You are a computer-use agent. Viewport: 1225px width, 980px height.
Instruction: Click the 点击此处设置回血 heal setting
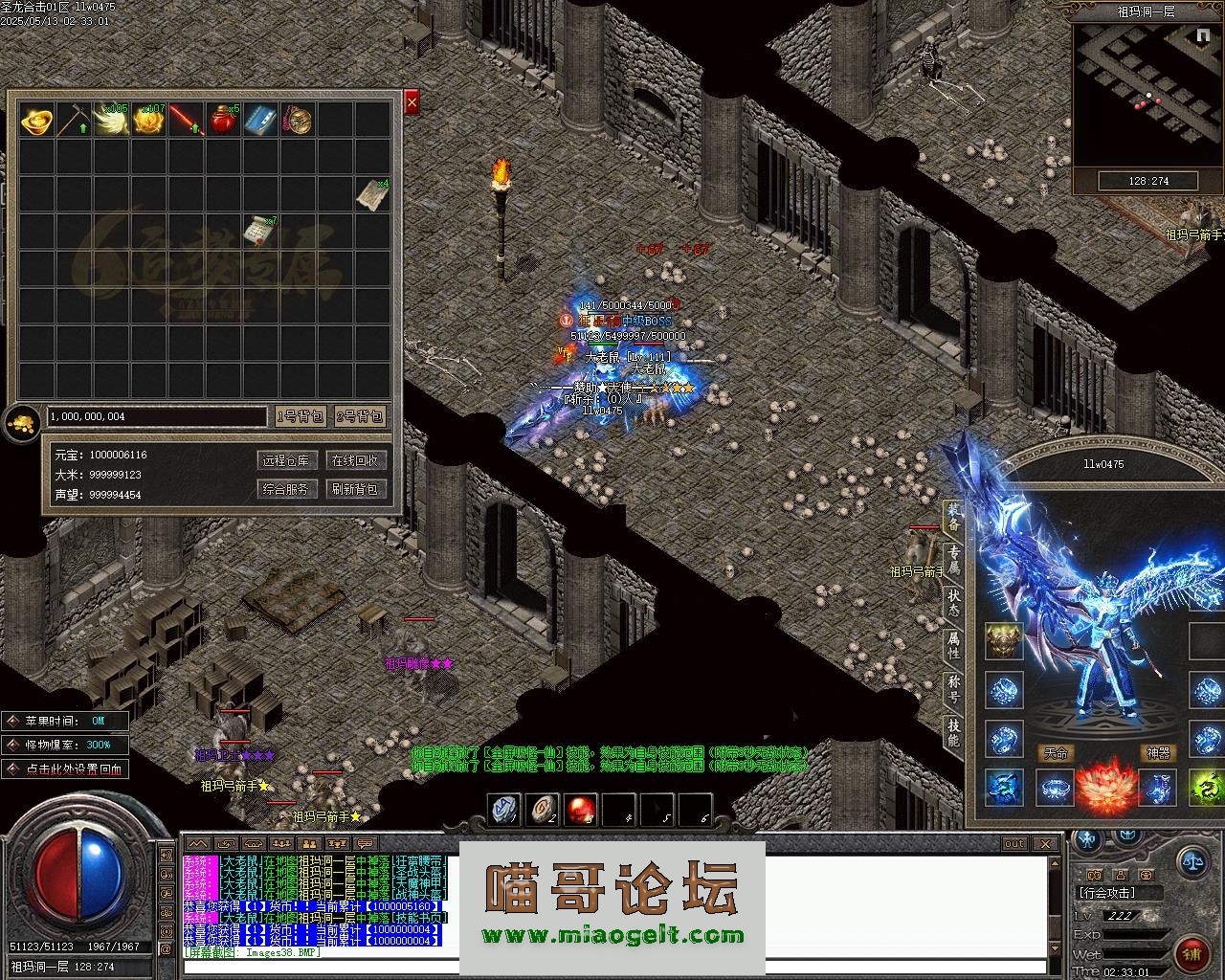65,768
